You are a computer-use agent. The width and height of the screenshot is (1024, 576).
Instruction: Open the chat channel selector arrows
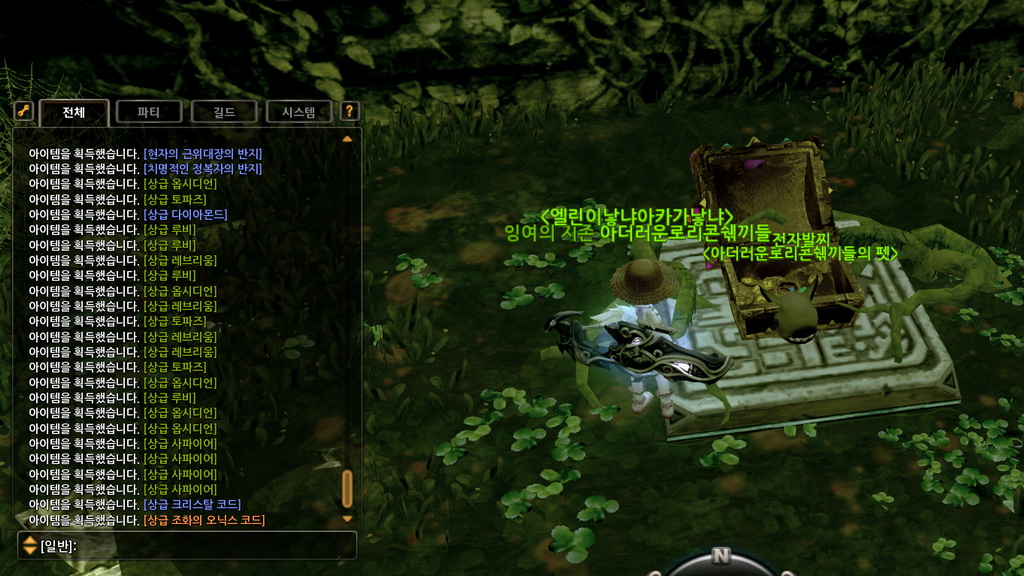coord(30,545)
